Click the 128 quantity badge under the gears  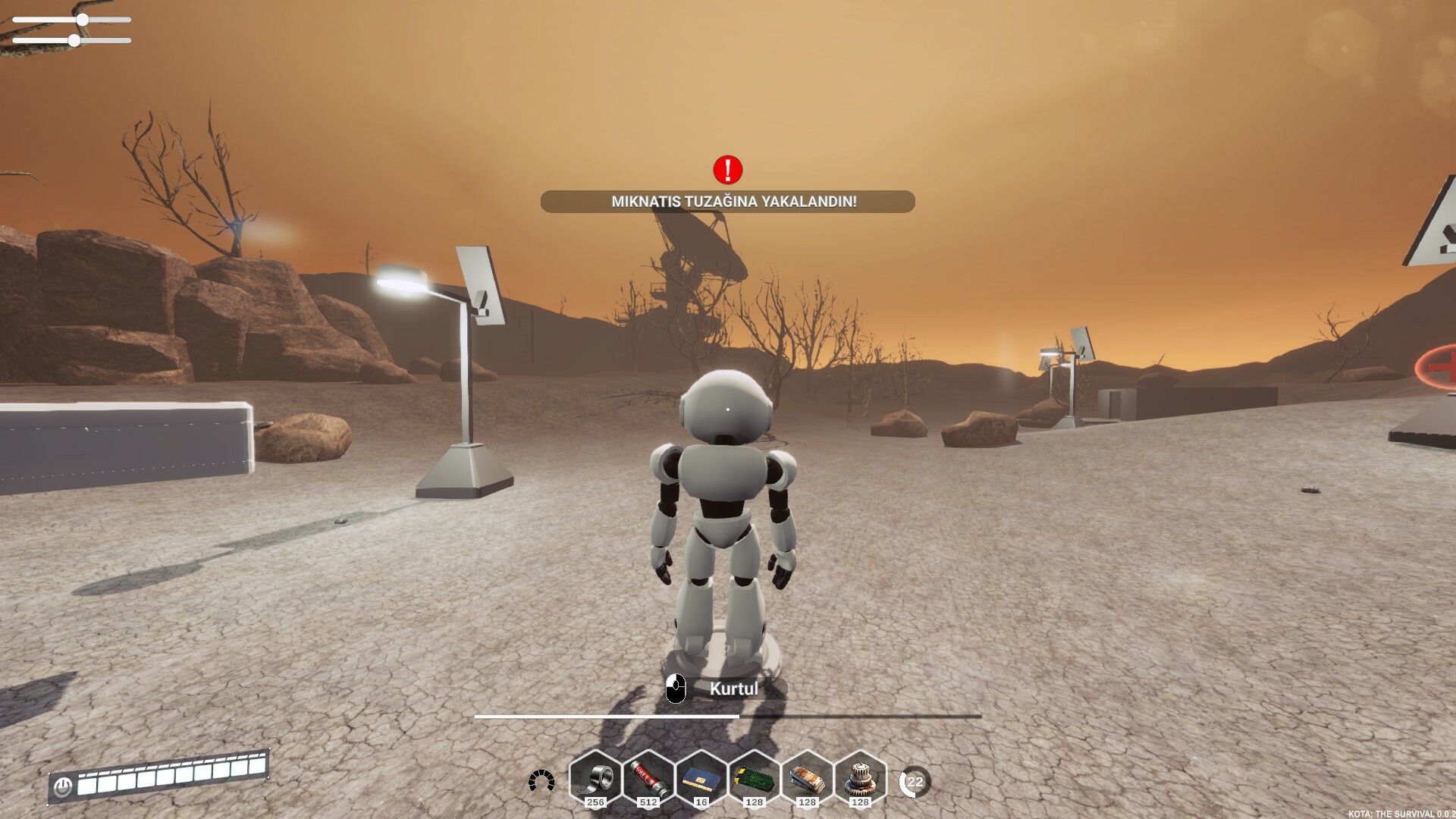[x=859, y=802]
